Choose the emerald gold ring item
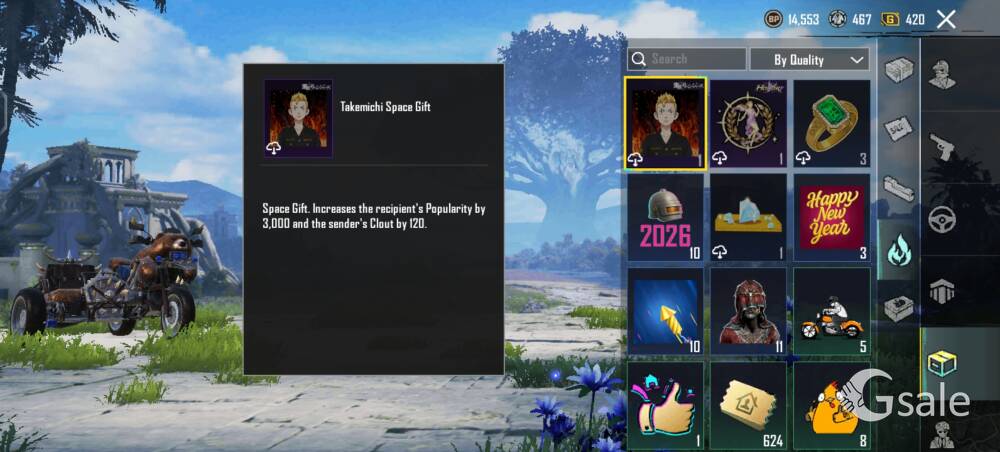 tap(831, 123)
